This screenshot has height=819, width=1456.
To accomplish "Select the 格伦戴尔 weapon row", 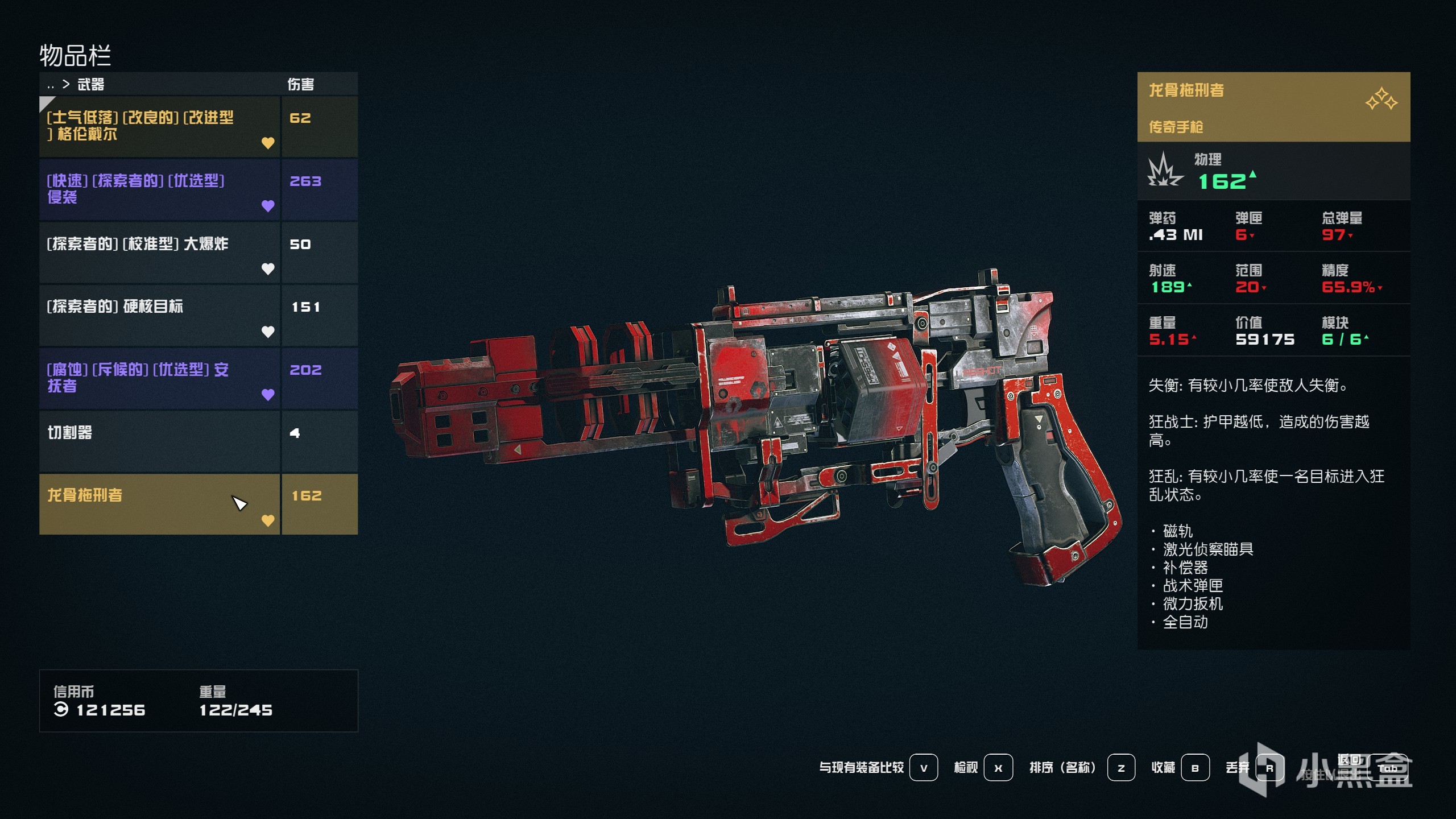I will [x=159, y=126].
